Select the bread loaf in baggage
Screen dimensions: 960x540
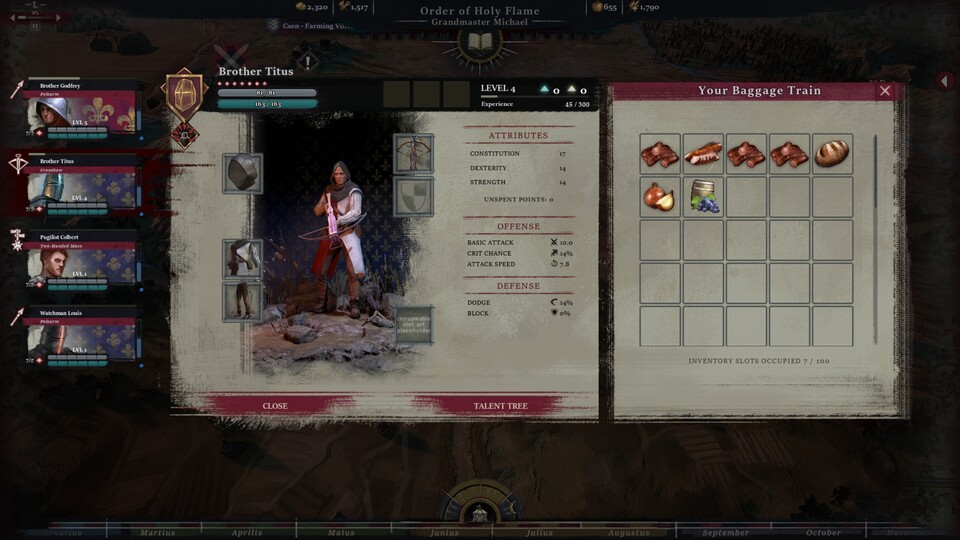click(x=831, y=154)
